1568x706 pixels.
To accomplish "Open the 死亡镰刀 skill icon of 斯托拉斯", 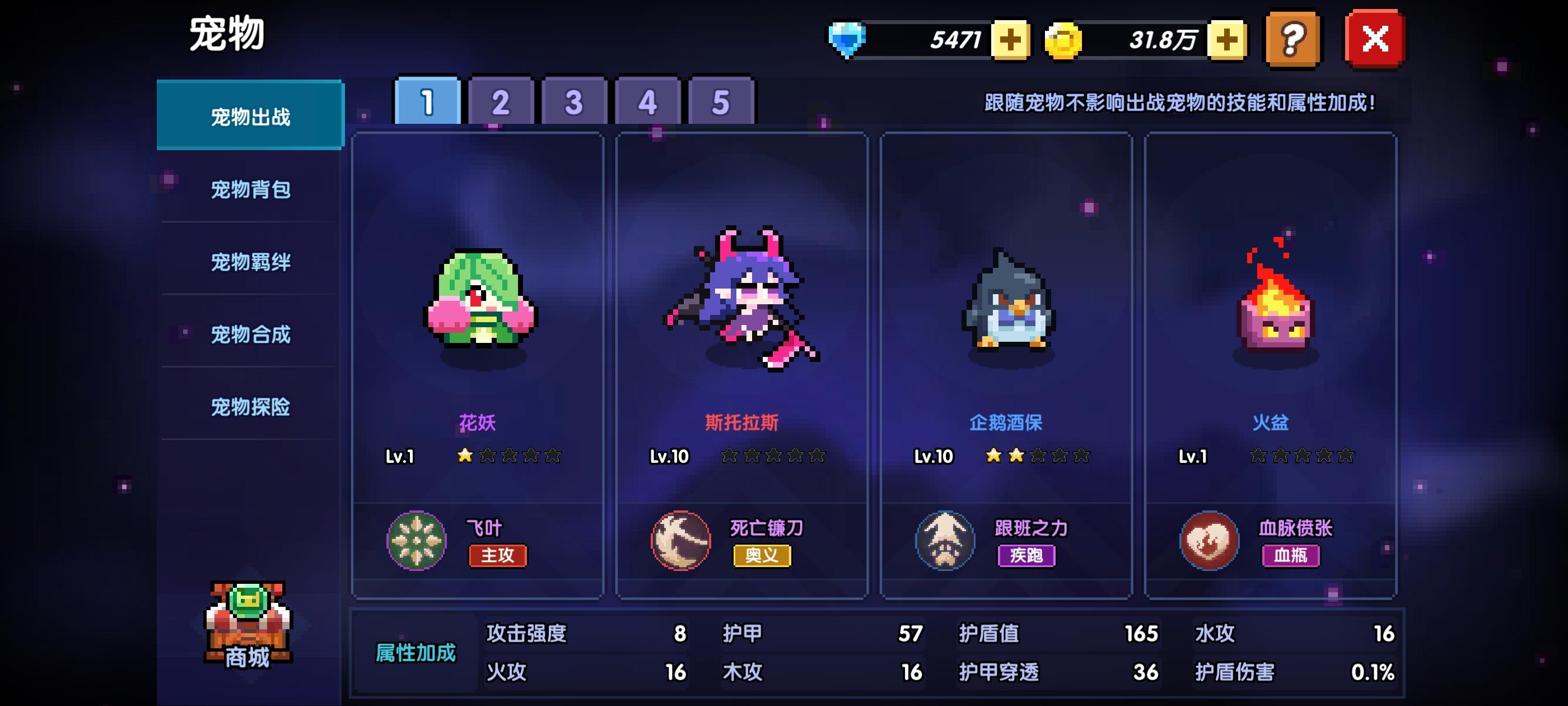I will point(680,540).
